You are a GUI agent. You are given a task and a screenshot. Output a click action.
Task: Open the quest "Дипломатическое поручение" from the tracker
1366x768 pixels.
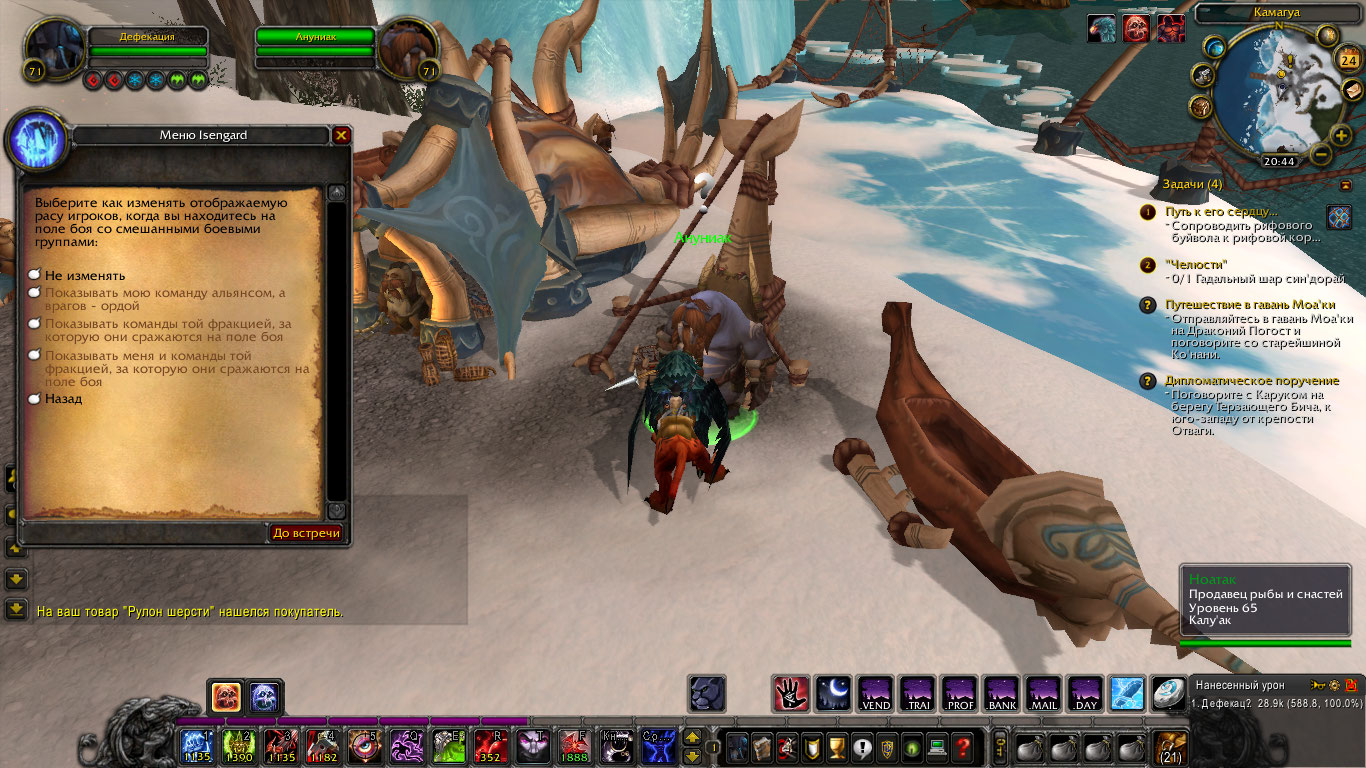[1251, 381]
